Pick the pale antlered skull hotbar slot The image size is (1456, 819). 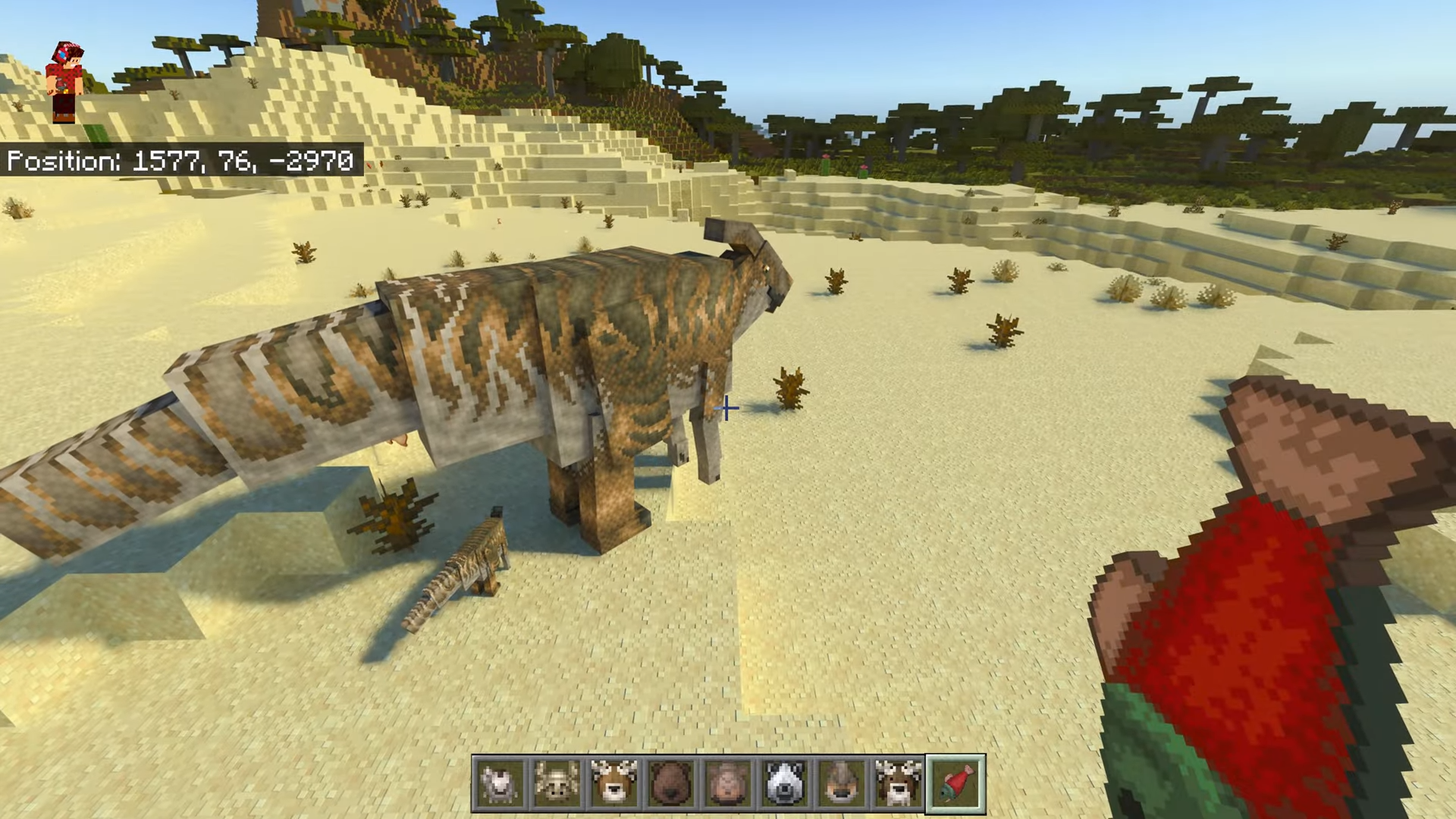point(557,783)
